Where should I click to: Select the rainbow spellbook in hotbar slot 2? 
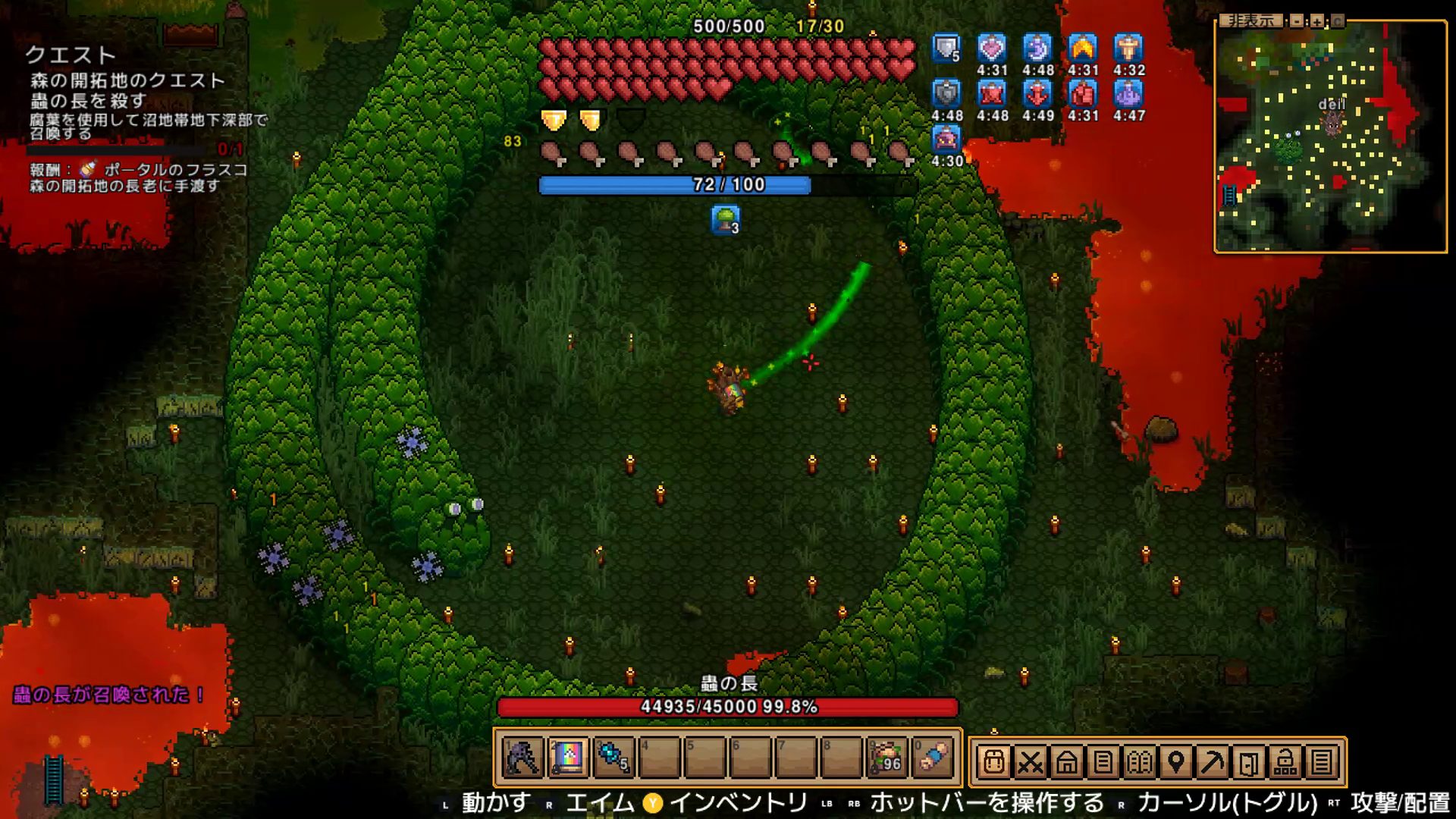(x=569, y=758)
